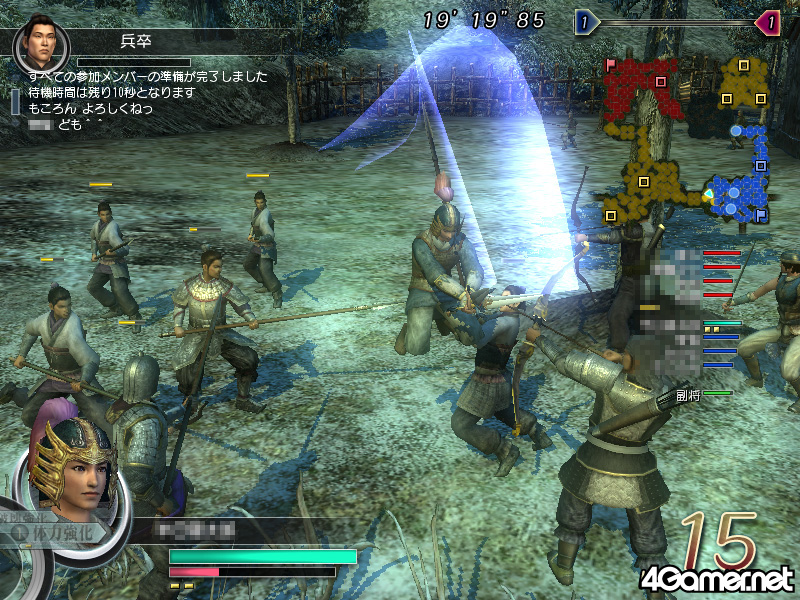Click the 副将 lieutenant status label
This screenshot has width=800, height=600.
pos(688,395)
